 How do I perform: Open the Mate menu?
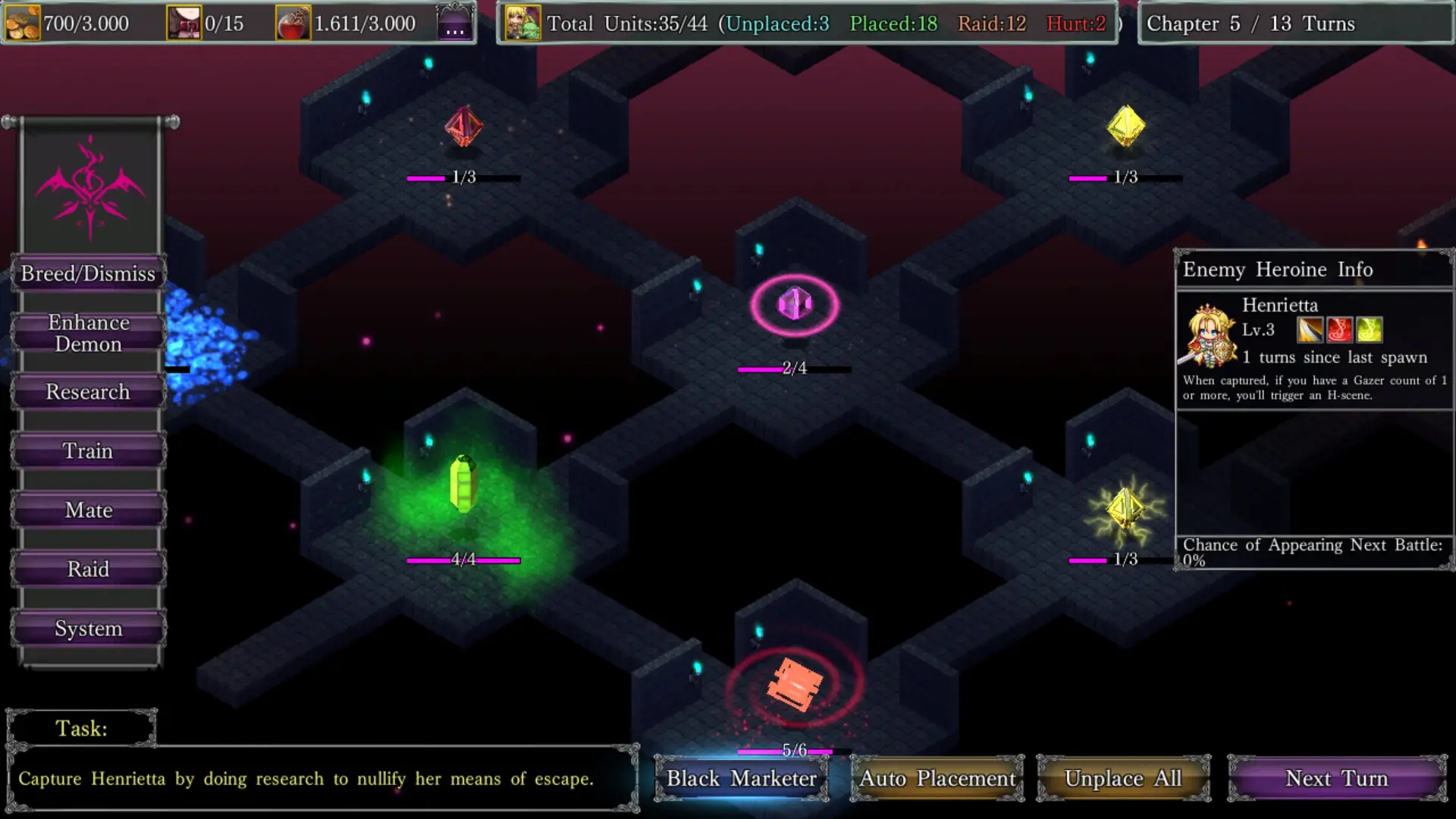tap(88, 510)
